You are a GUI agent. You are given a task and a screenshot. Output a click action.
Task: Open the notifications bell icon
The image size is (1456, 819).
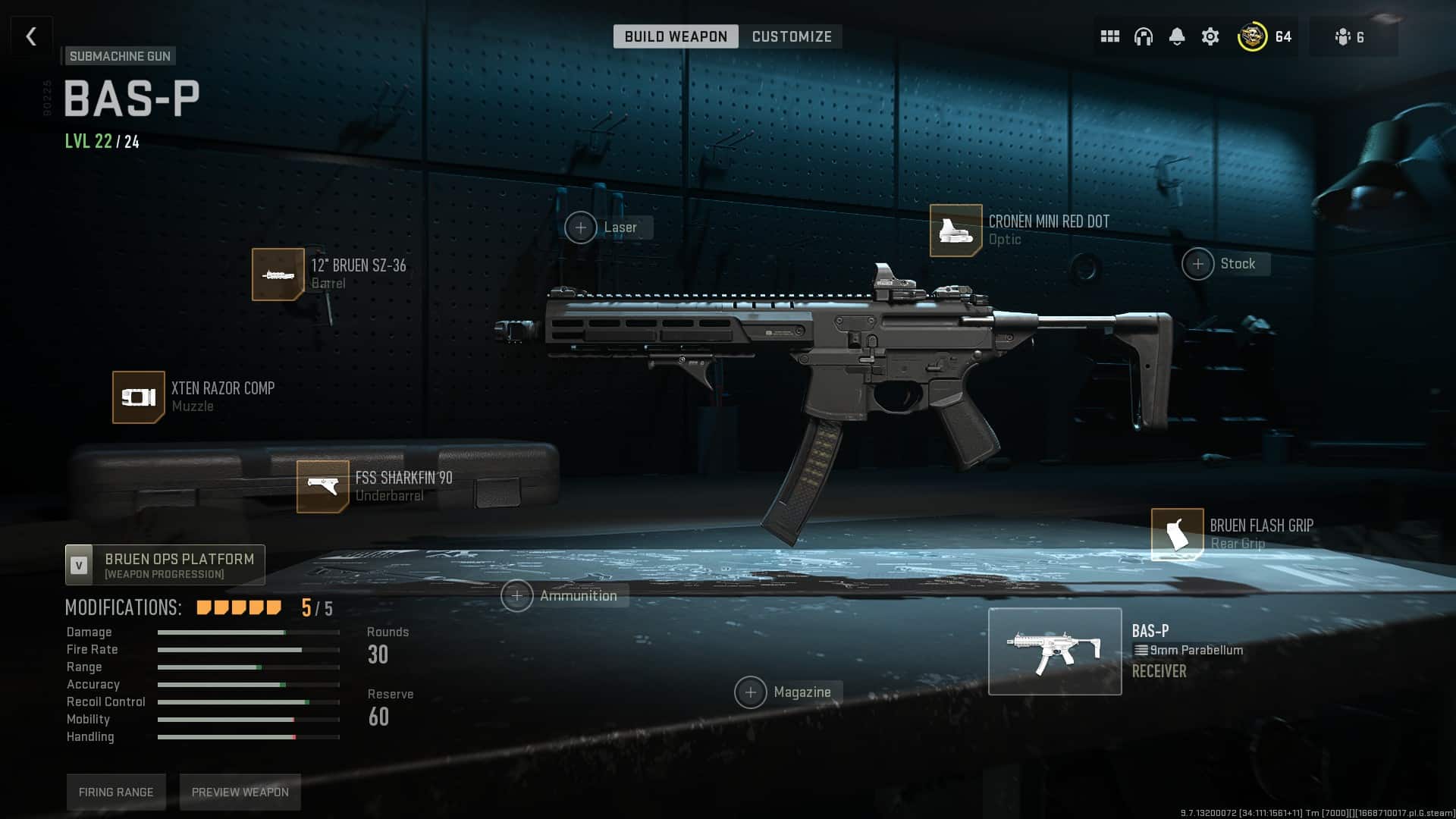tap(1178, 36)
